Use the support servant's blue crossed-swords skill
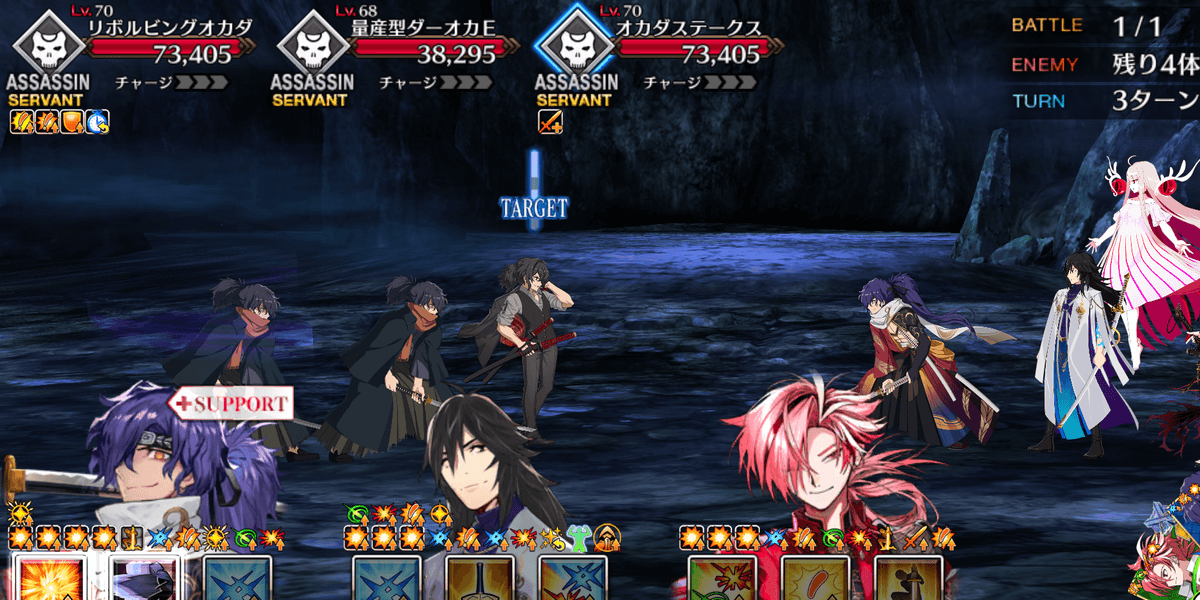This screenshot has height=600, width=1200. click(x=237, y=578)
